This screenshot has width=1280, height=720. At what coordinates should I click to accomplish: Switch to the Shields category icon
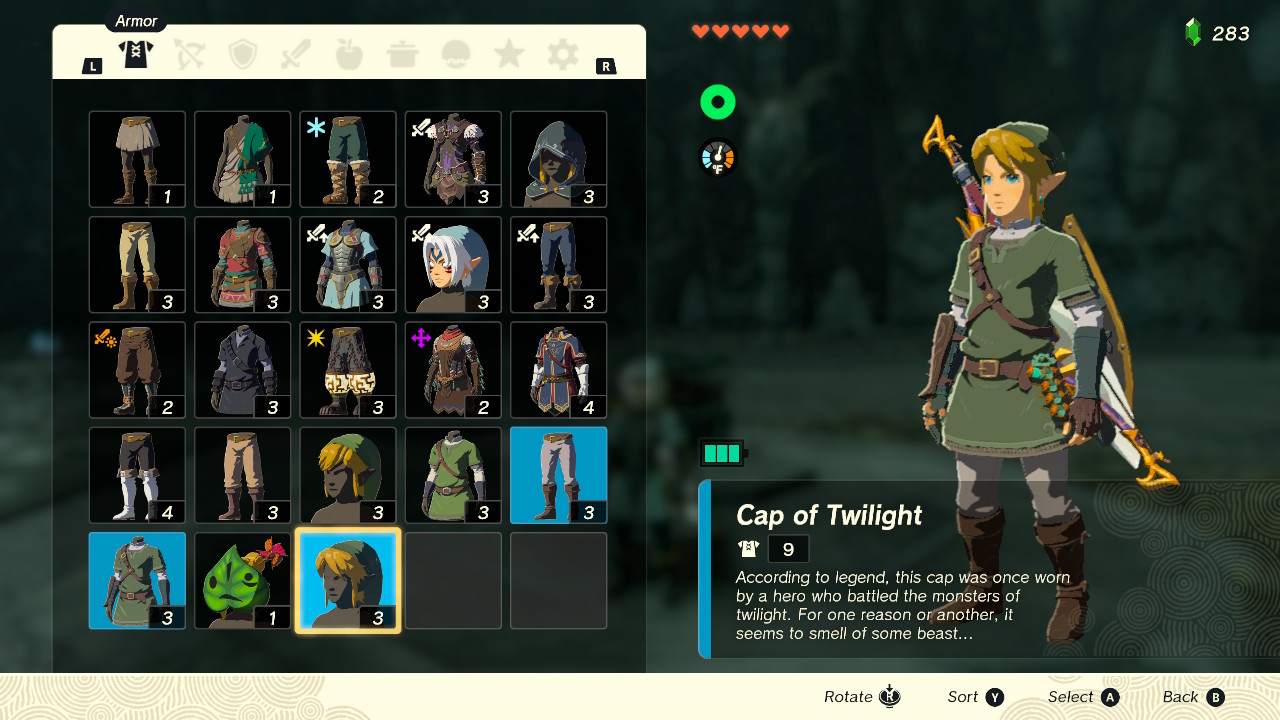point(242,55)
